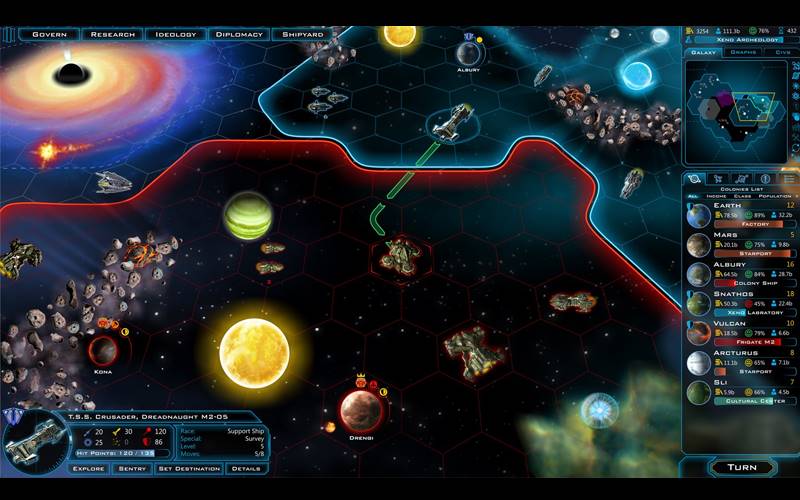This screenshot has width=800, height=500.
Task: Order the ship to Explore
Action: (x=88, y=468)
